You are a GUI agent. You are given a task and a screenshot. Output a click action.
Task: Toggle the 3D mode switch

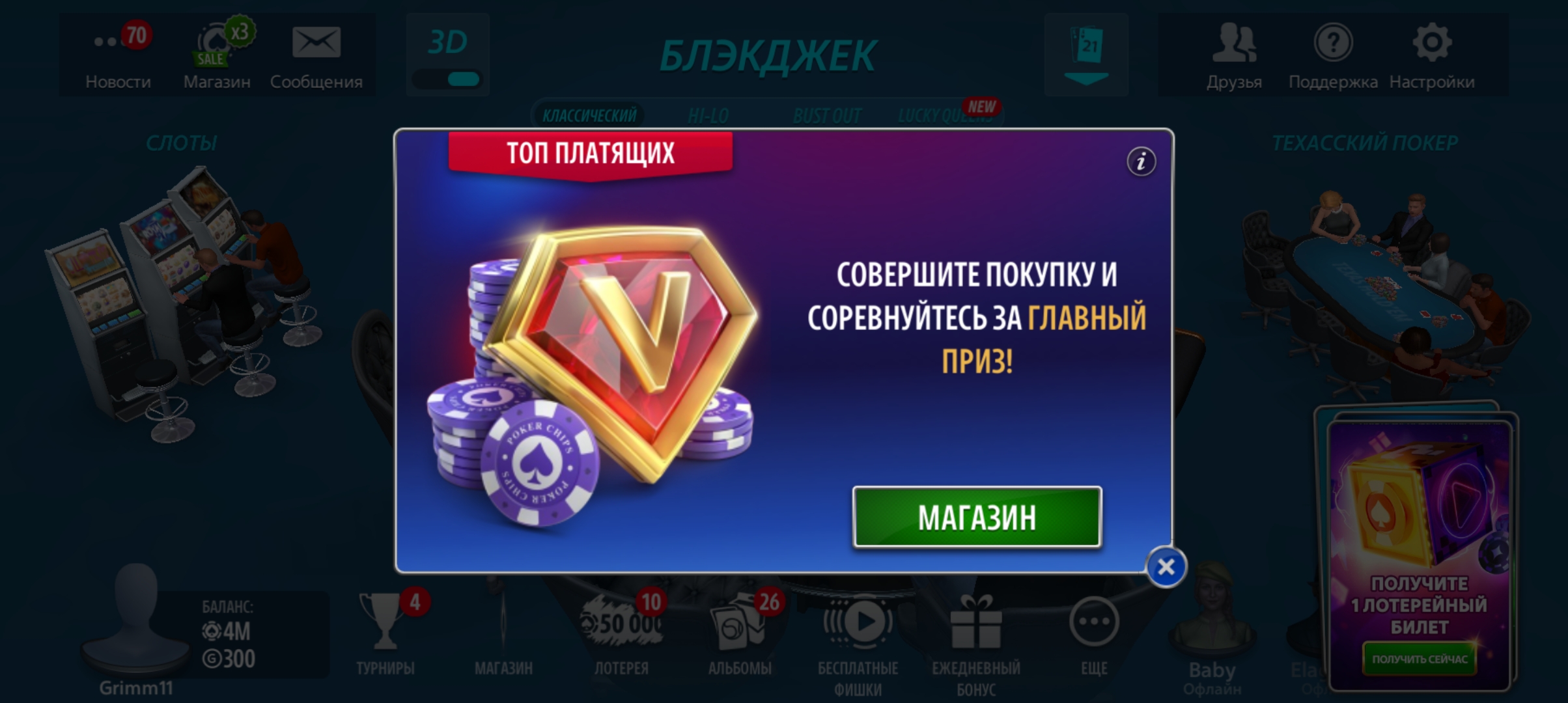point(447,78)
